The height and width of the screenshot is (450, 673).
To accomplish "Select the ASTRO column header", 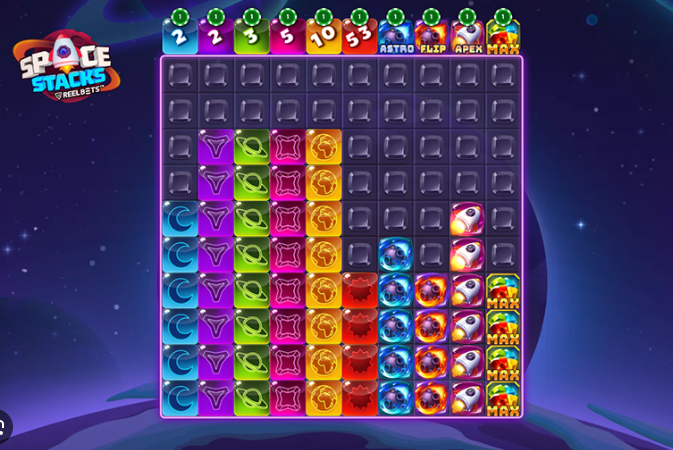I will [396, 37].
